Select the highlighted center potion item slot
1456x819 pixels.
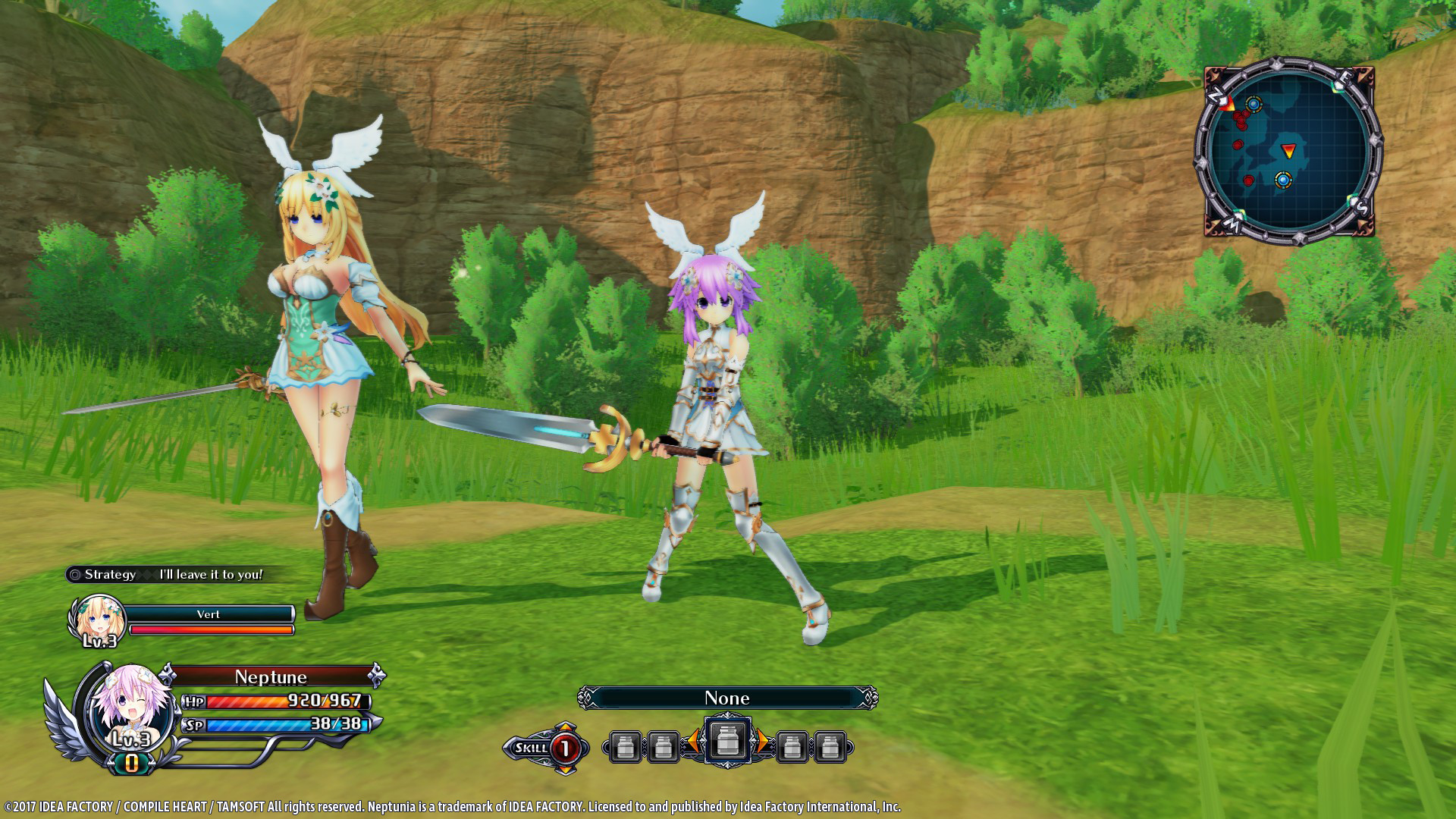tap(728, 741)
